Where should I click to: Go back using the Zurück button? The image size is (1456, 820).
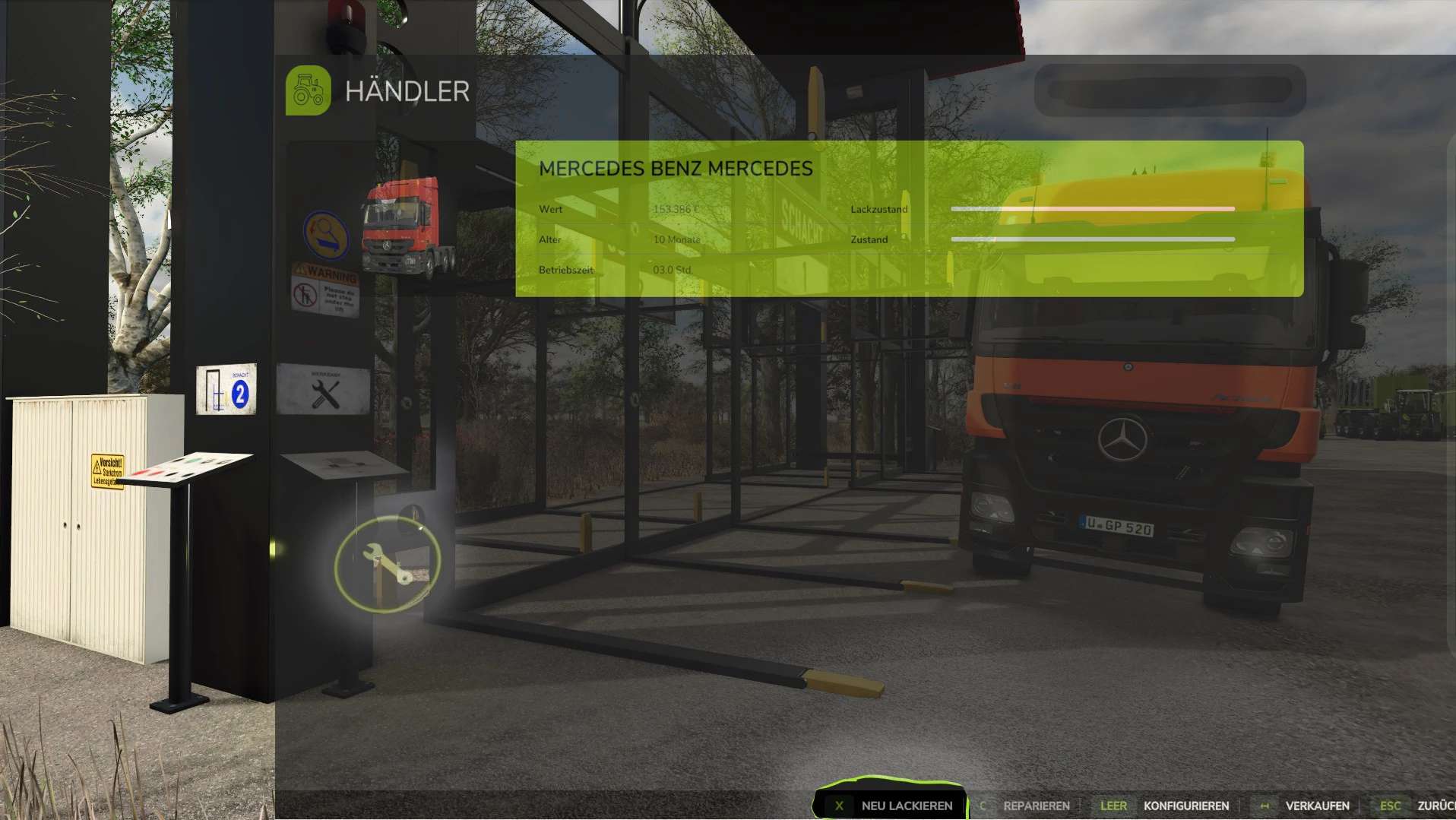point(1420,806)
